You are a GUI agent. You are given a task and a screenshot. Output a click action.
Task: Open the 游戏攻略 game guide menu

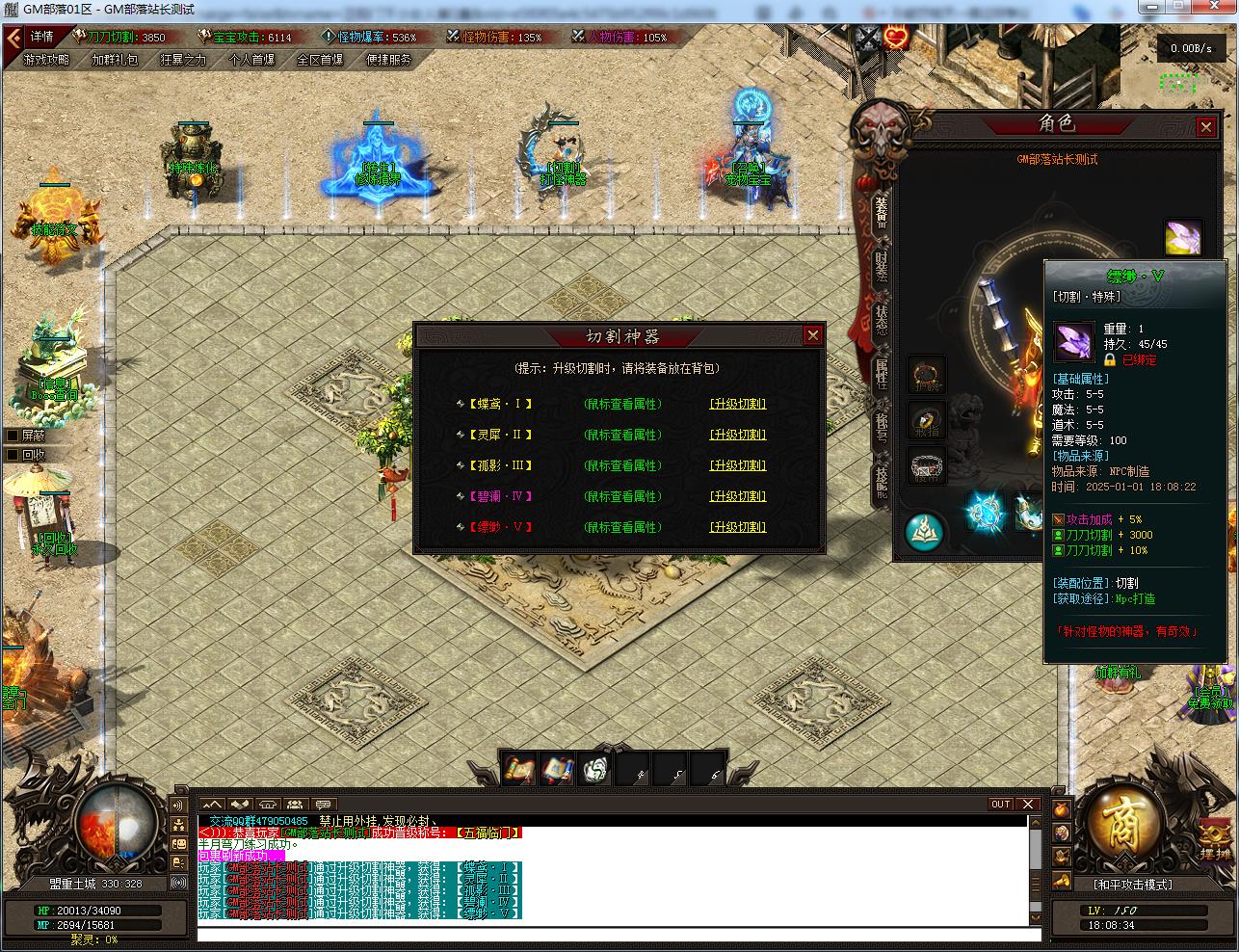[46, 60]
